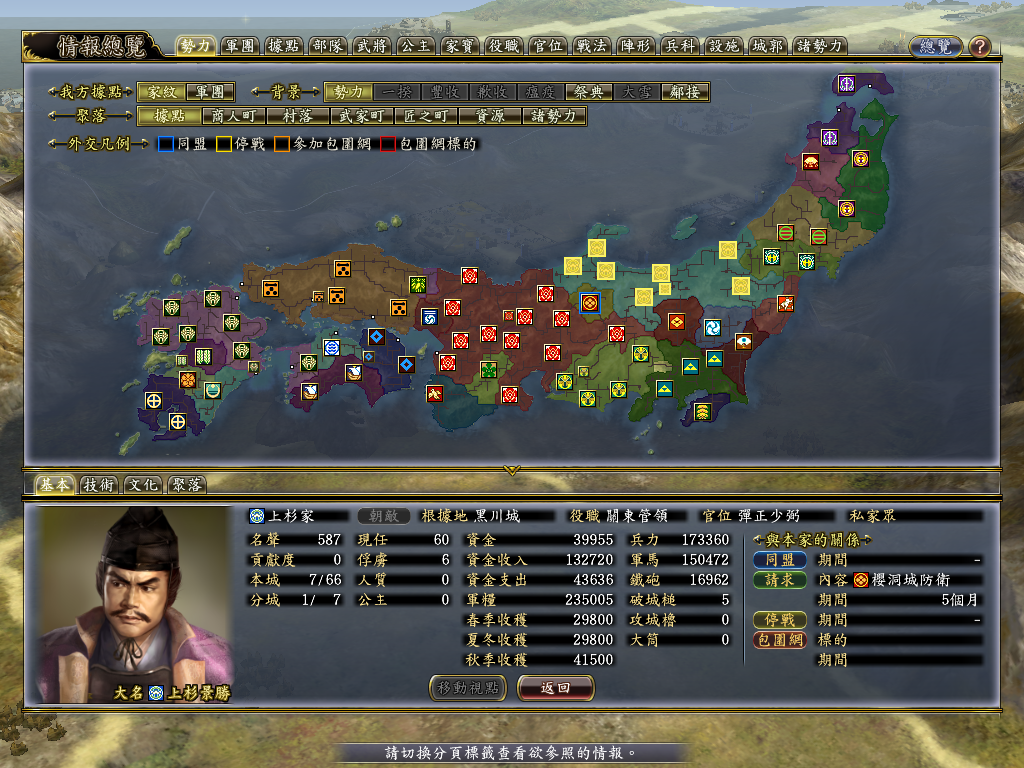The image size is (1024, 768).
Task: Open the 武將 tab
Action: 373,46
